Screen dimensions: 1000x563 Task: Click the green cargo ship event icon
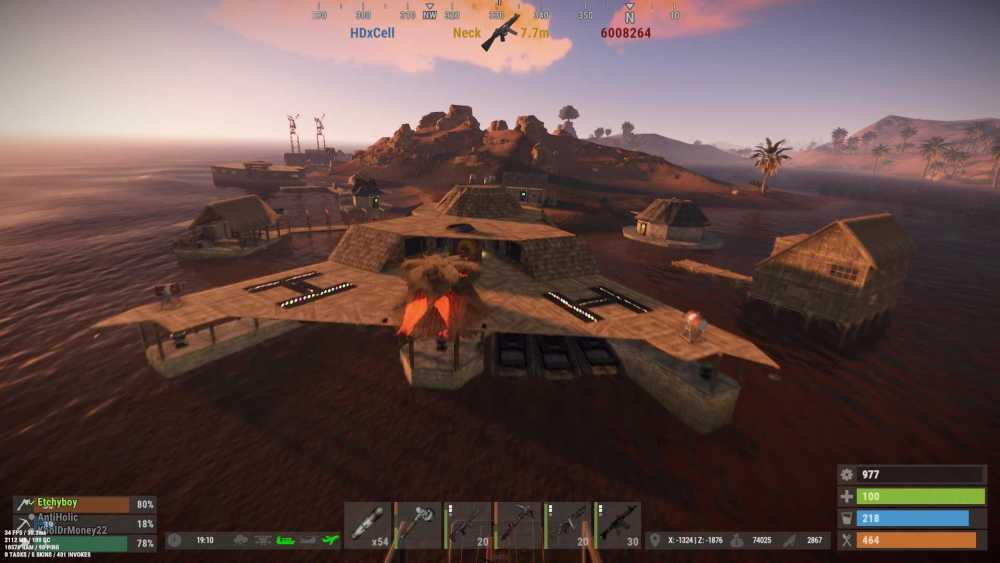pyautogui.click(x=285, y=540)
